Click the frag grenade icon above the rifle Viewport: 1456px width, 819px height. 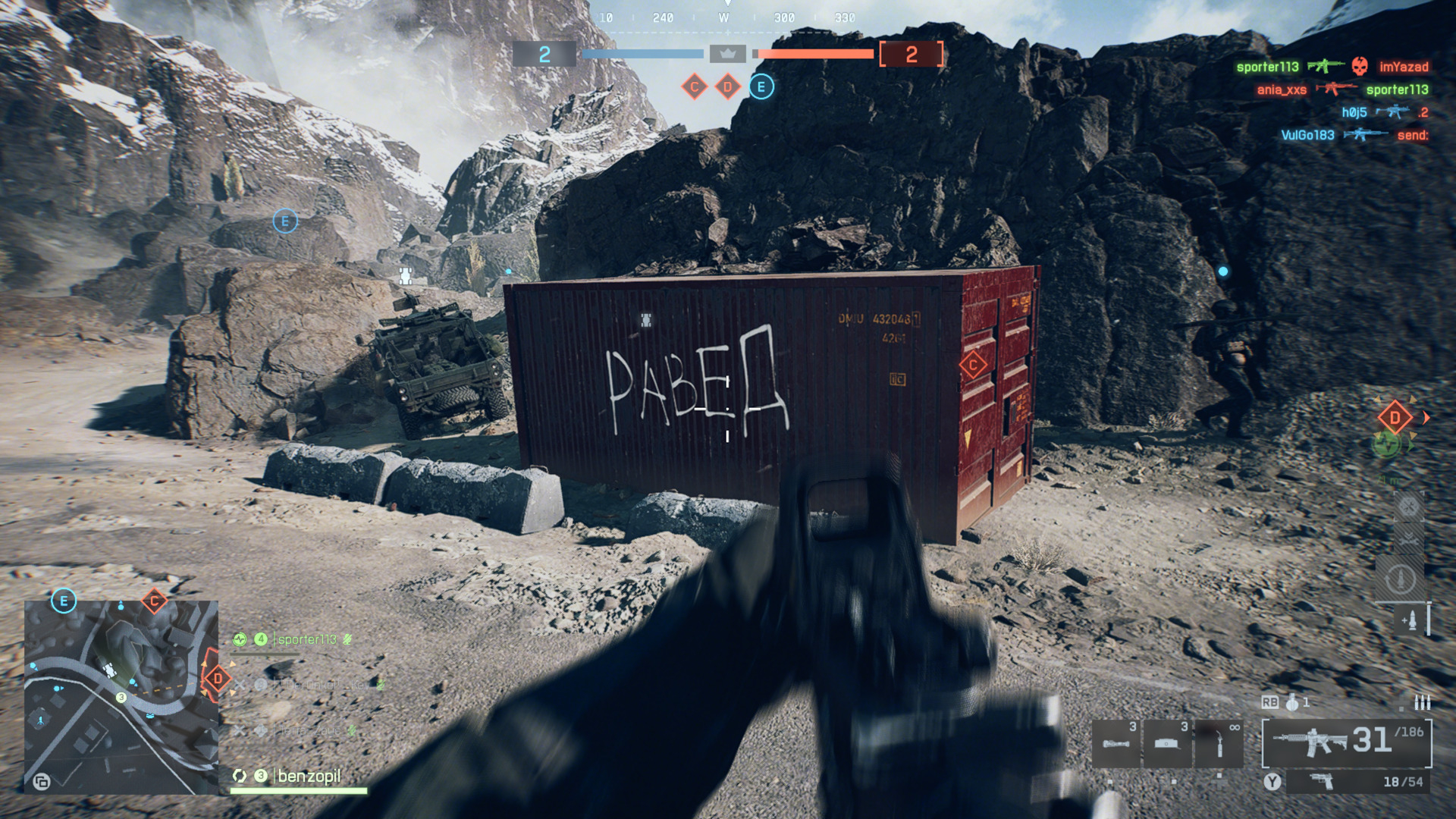pos(1292,702)
